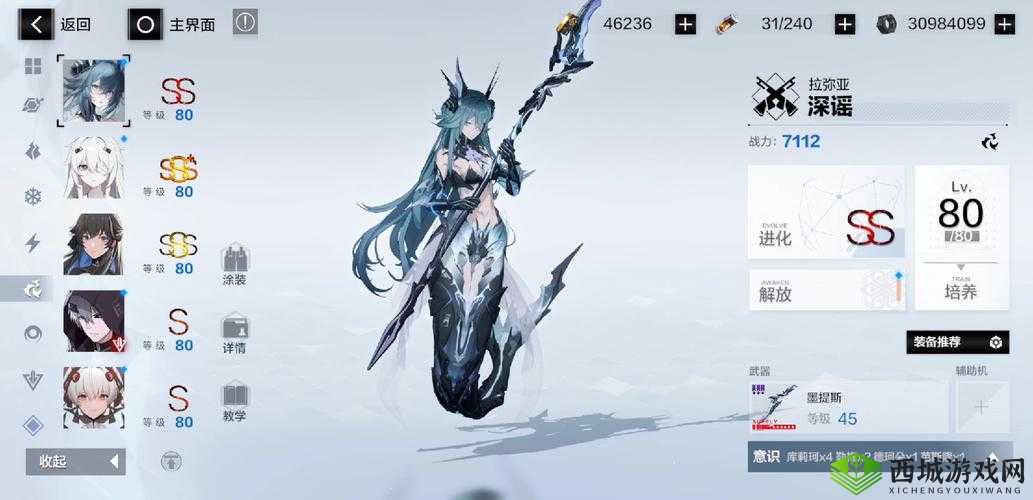Return to the 主界面 main screen
The height and width of the screenshot is (500, 1033).
point(173,24)
